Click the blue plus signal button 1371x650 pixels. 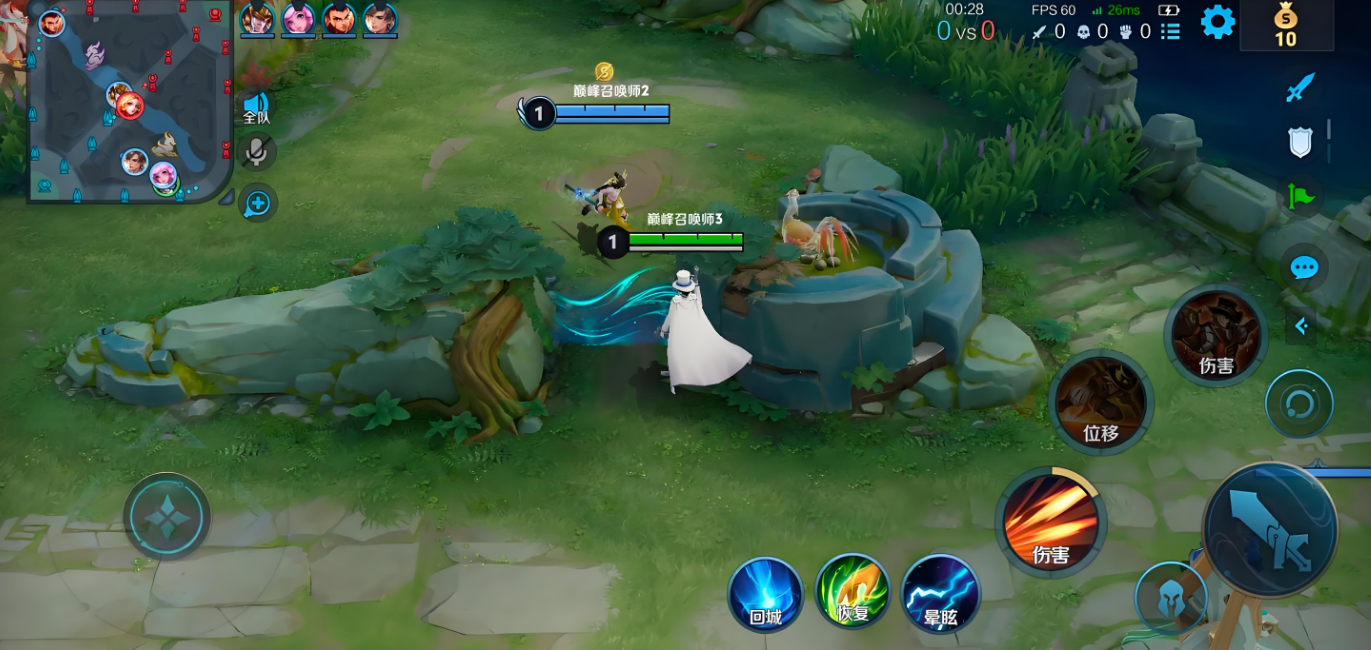258,203
